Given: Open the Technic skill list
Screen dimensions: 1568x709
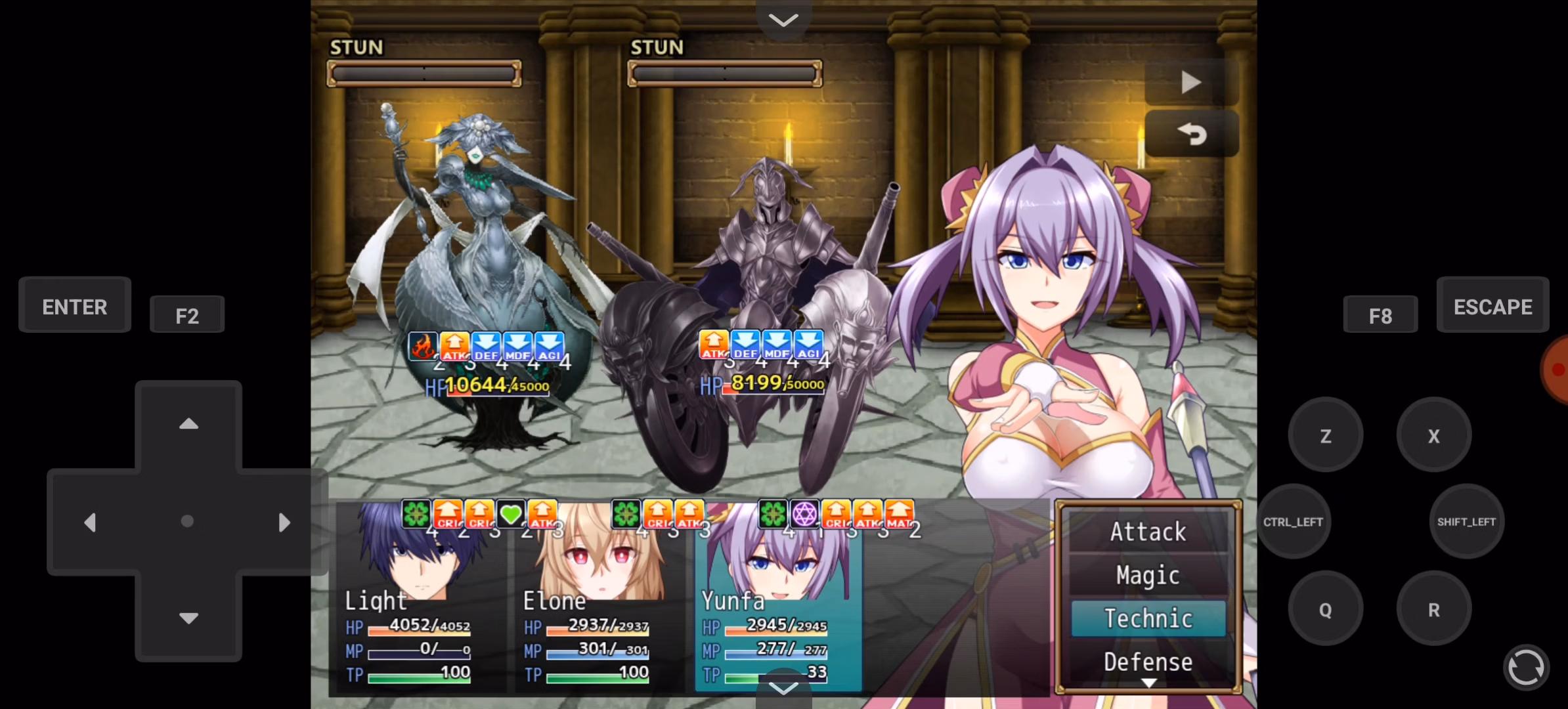Looking at the screenshot, I should pos(1148,618).
